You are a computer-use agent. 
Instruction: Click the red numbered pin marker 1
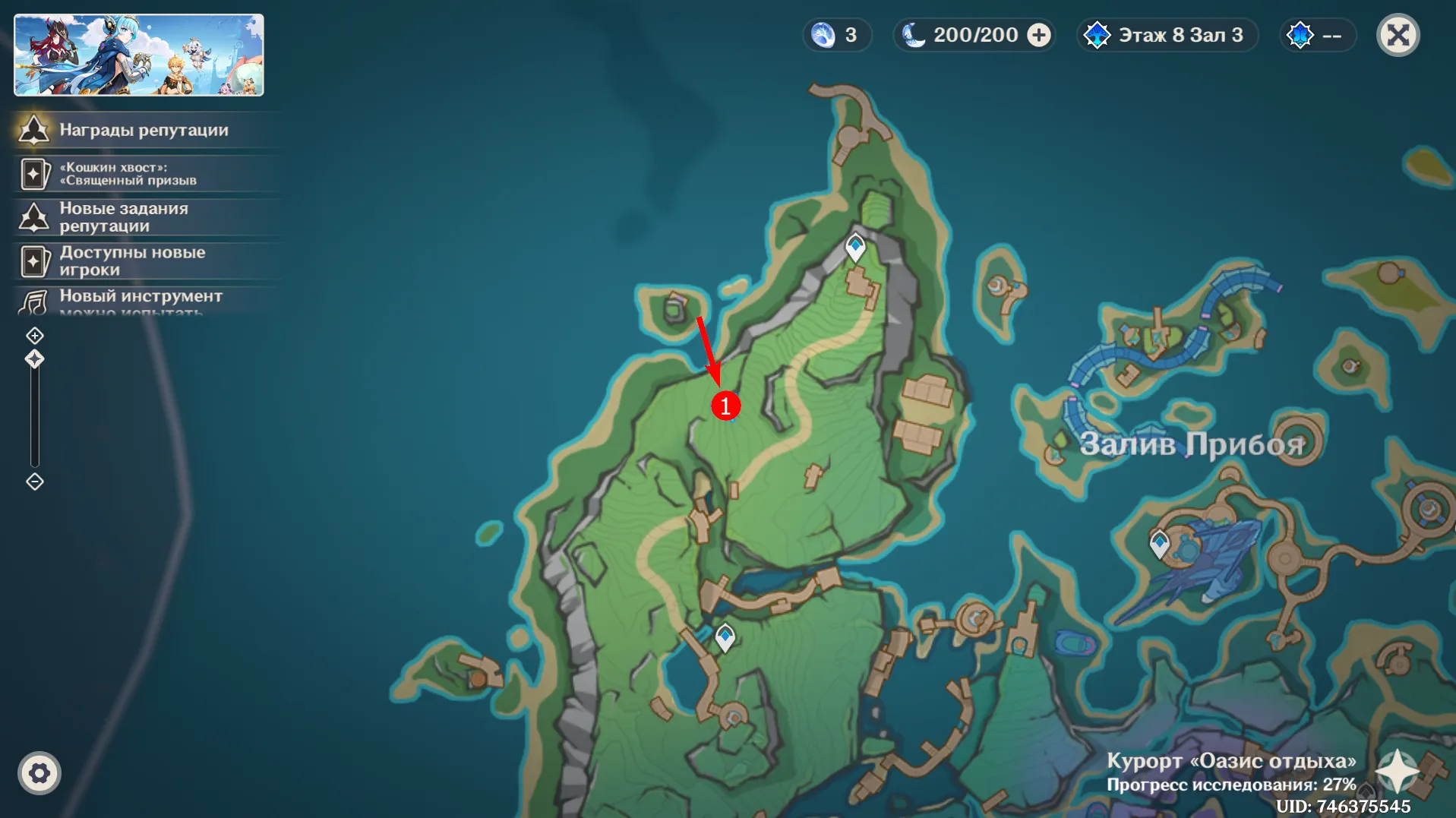click(725, 406)
